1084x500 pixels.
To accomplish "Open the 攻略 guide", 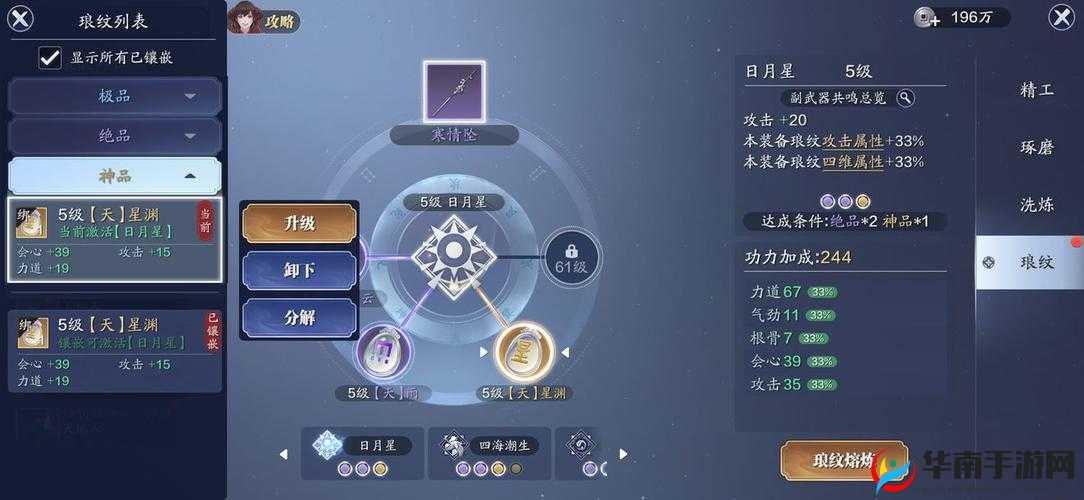I will tap(263, 19).
